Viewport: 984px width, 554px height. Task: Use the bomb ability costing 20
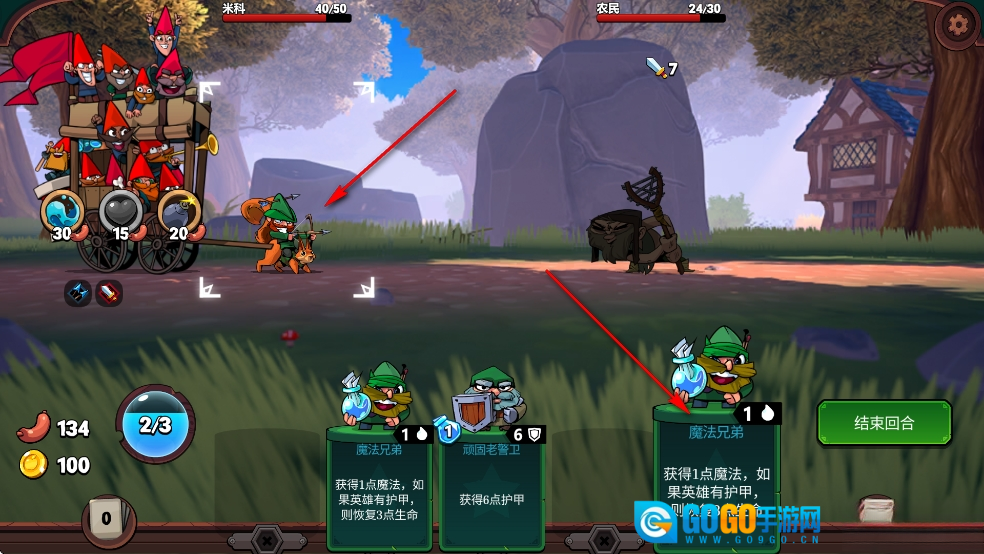(x=178, y=210)
